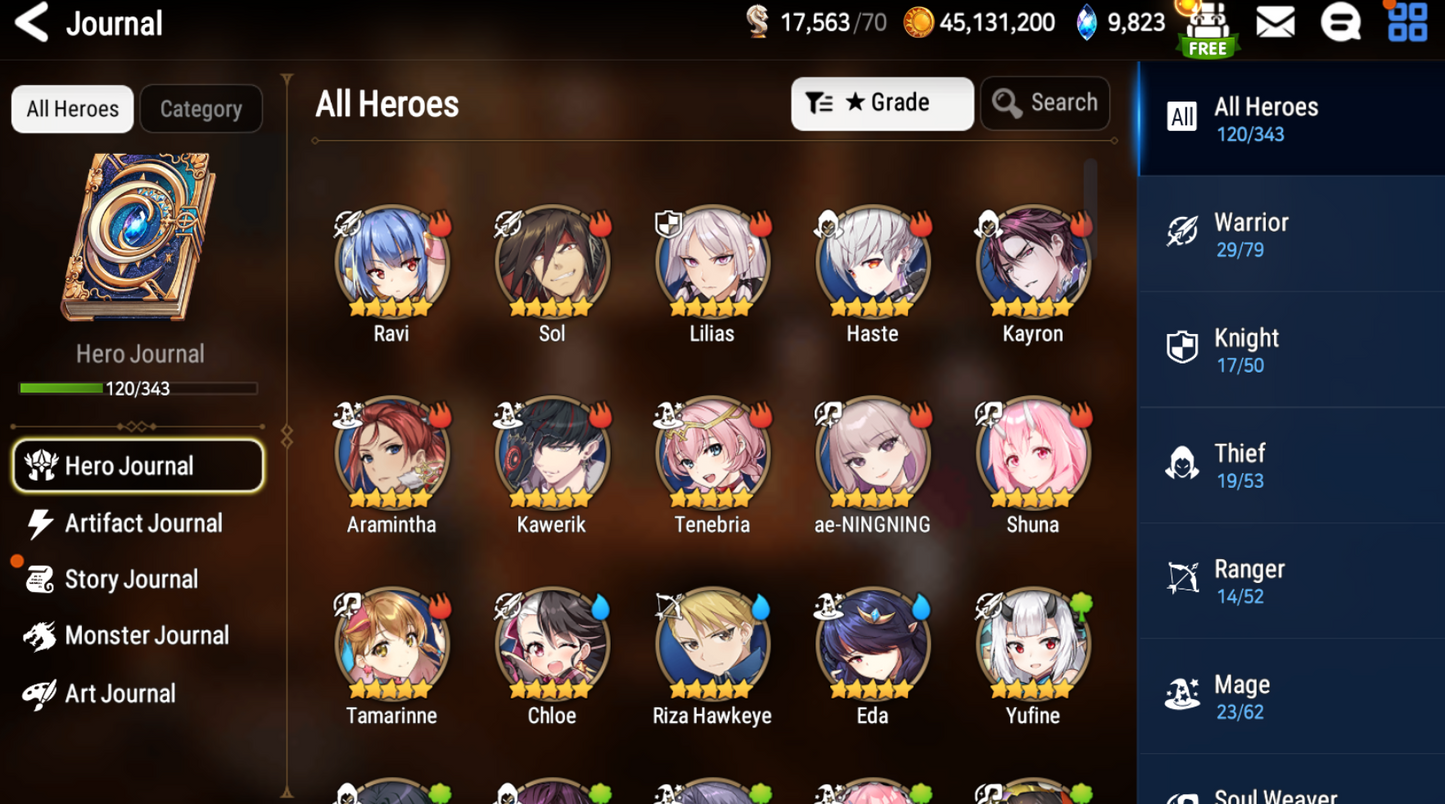This screenshot has width=1445, height=804.
Task: Switch to the Category tab
Action: 201,109
